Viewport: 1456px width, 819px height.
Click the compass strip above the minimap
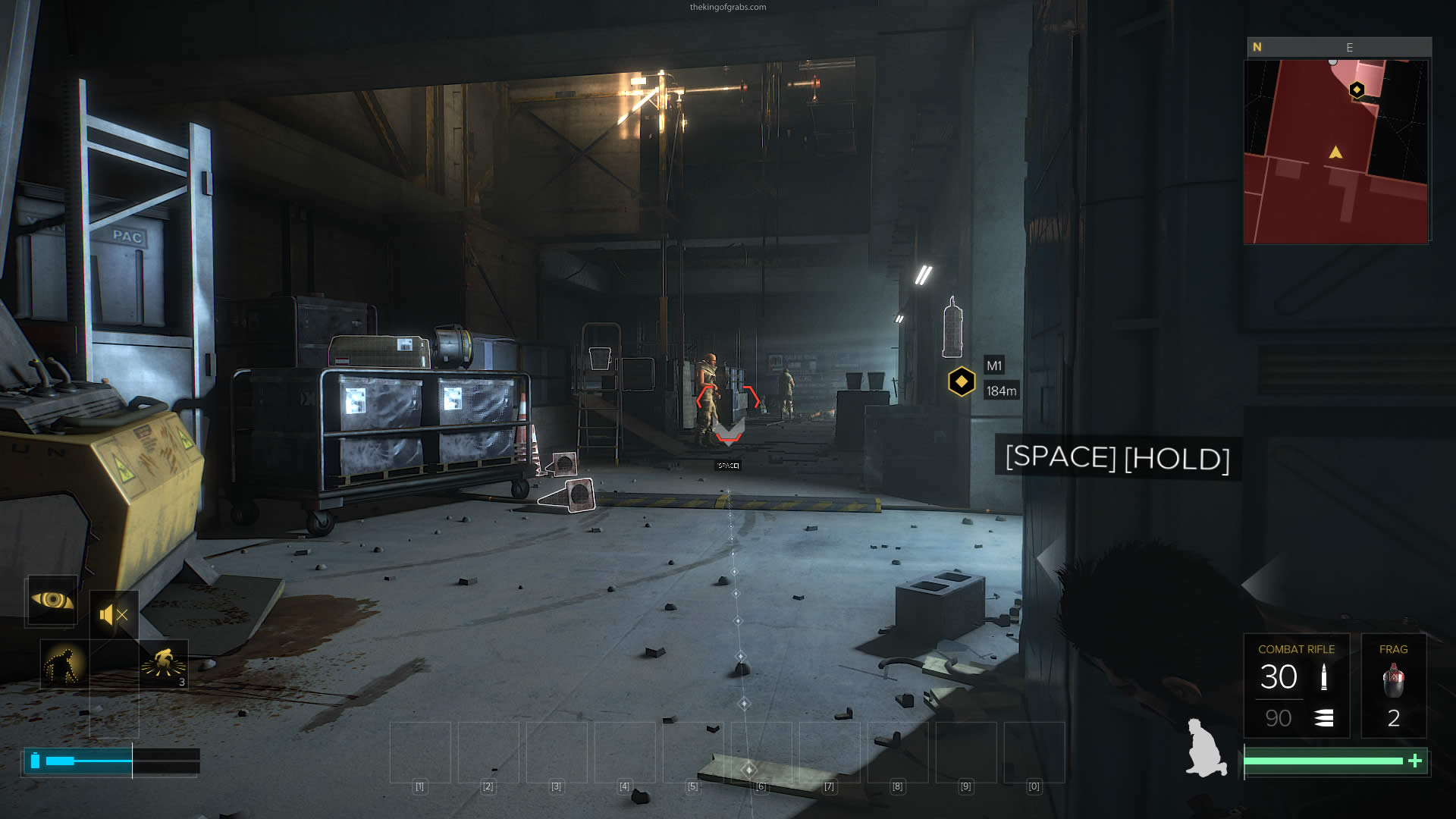coord(1338,47)
